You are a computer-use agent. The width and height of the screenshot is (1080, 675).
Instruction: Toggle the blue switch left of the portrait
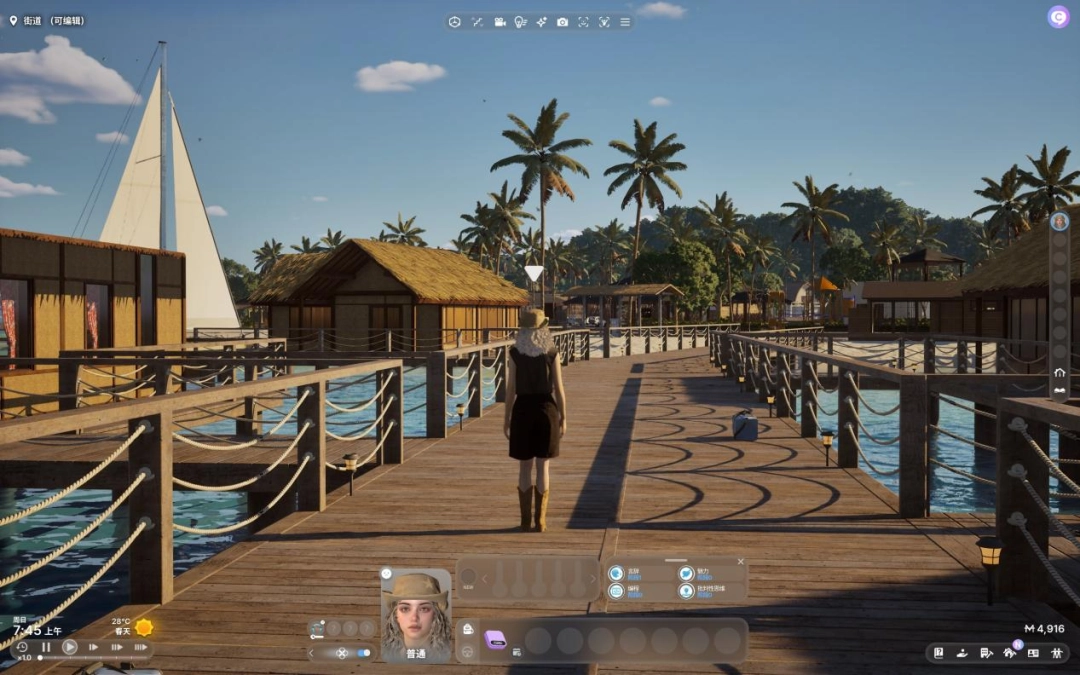tap(363, 653)
